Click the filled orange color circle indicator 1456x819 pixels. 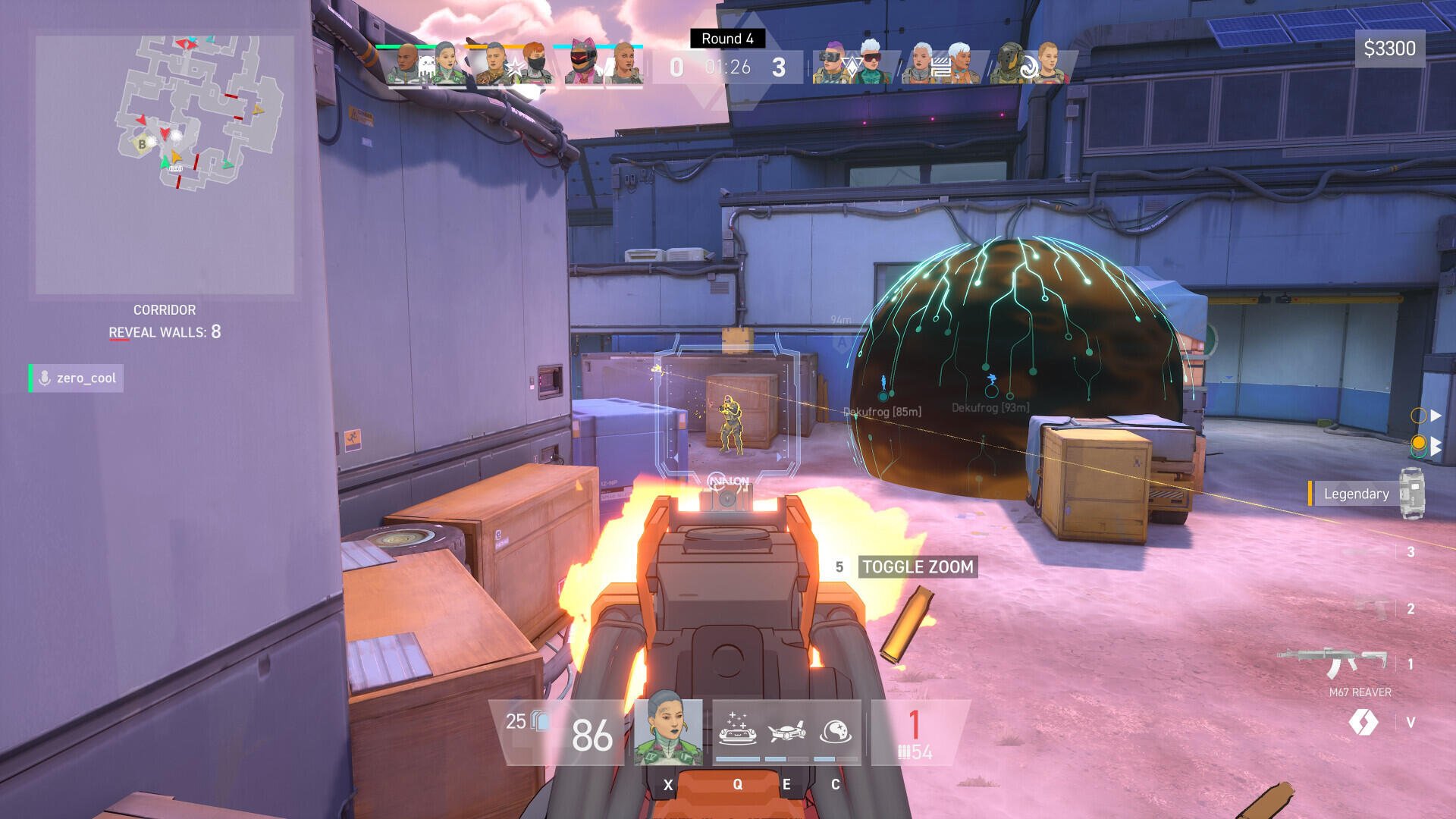[x=1420, y=442]
